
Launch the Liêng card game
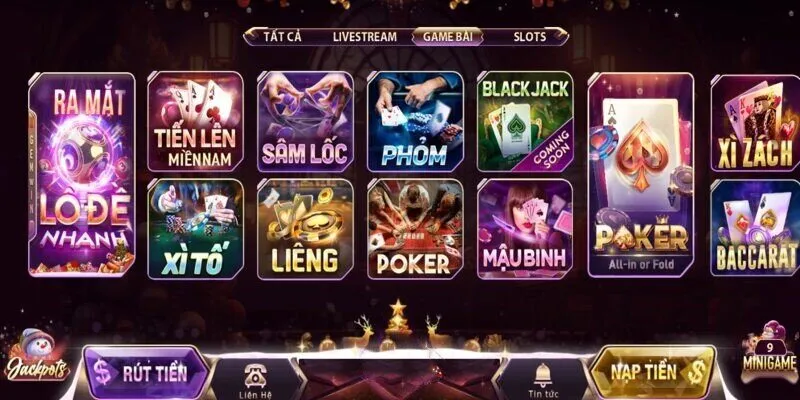coord(305,228)
